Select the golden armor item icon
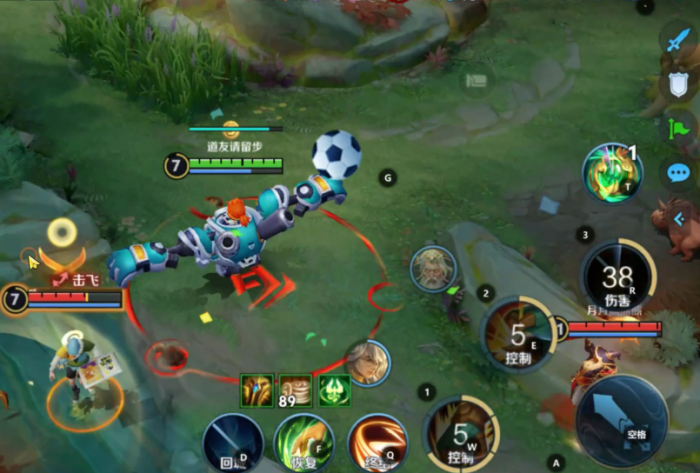 [x=255, y=390]
